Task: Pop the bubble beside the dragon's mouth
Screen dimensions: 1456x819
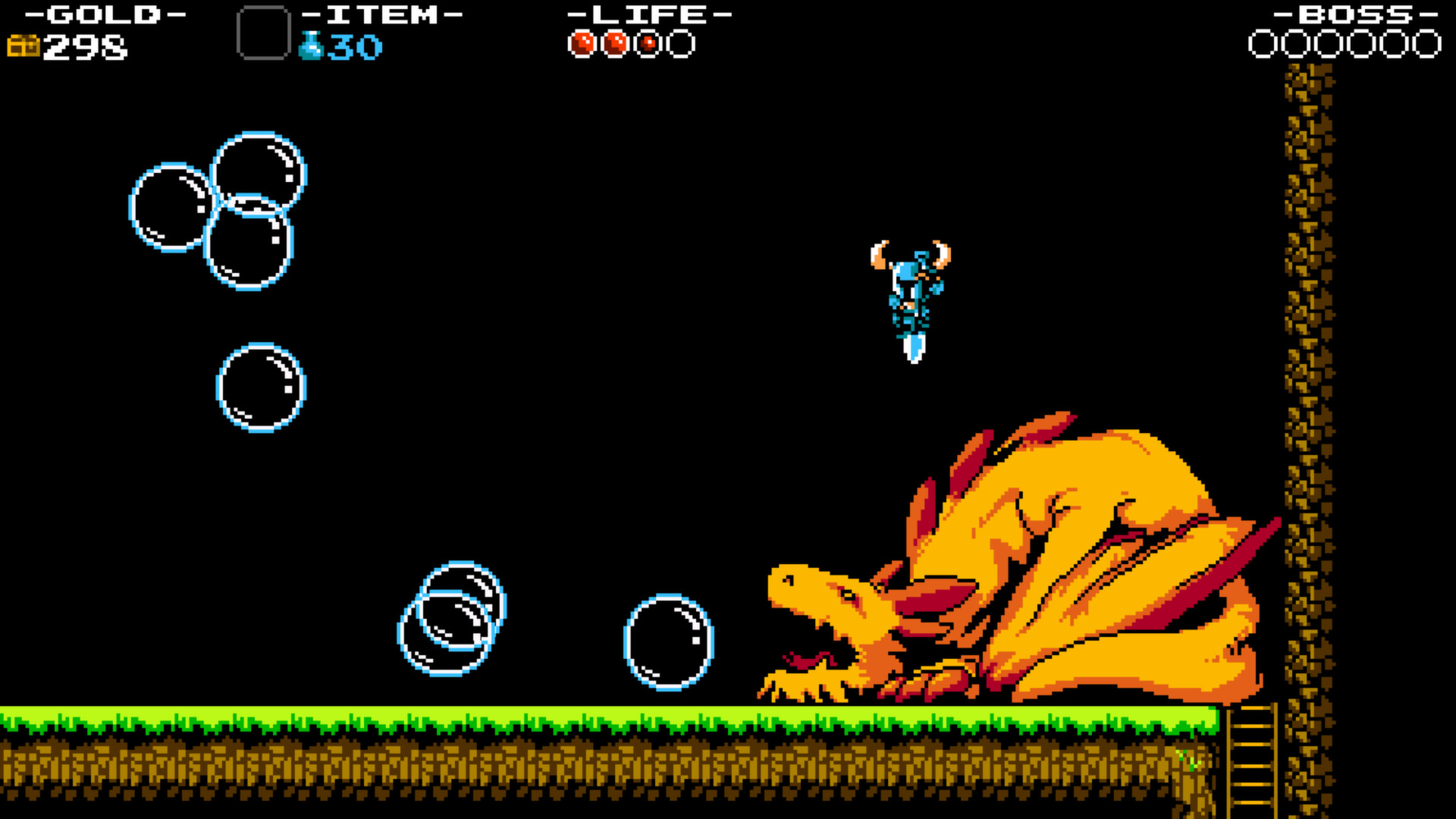Action: 667,641
